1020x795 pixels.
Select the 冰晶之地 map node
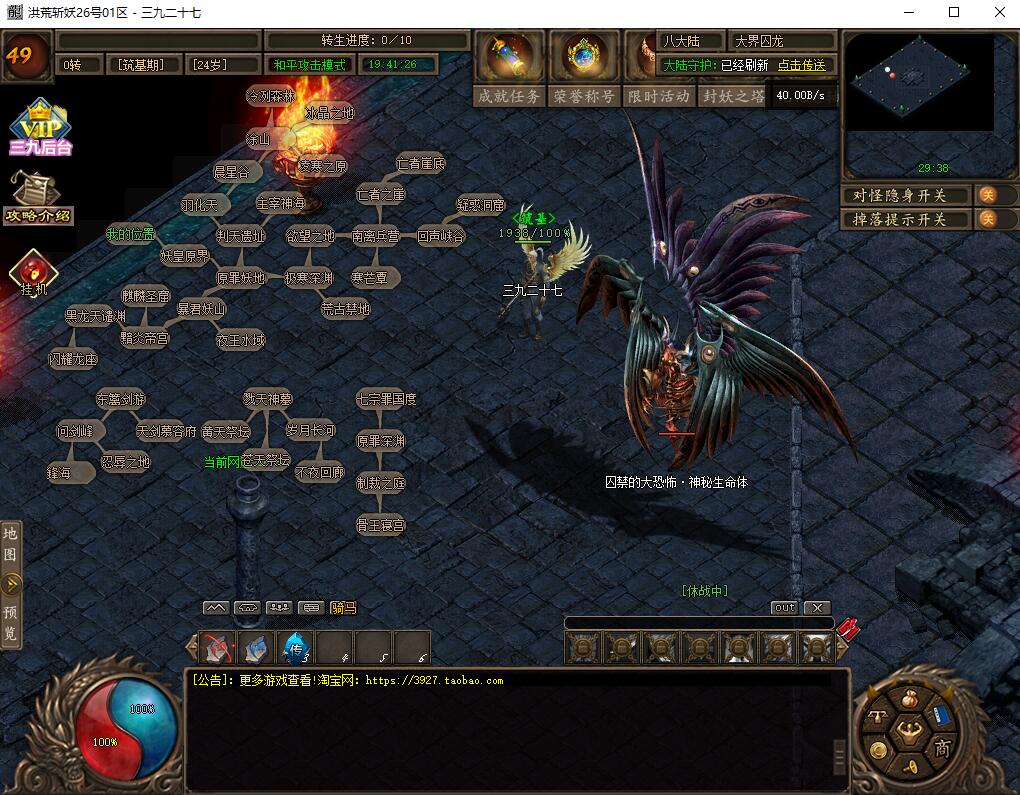(x=329, y=113)
